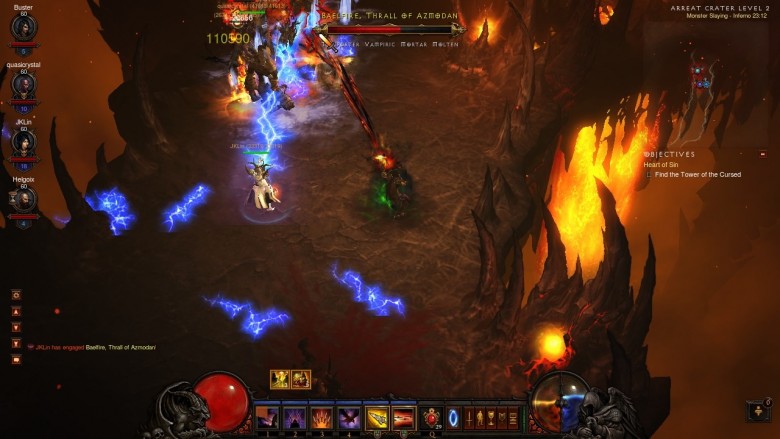The width and height of the screenshot is (780, 439).
Task: Select the red secondary attack skill
Action: click(x=403, y=417)
